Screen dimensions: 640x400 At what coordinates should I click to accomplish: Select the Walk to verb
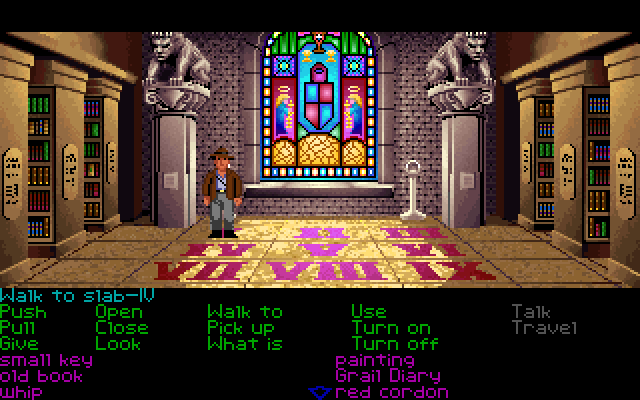point(244,312)
